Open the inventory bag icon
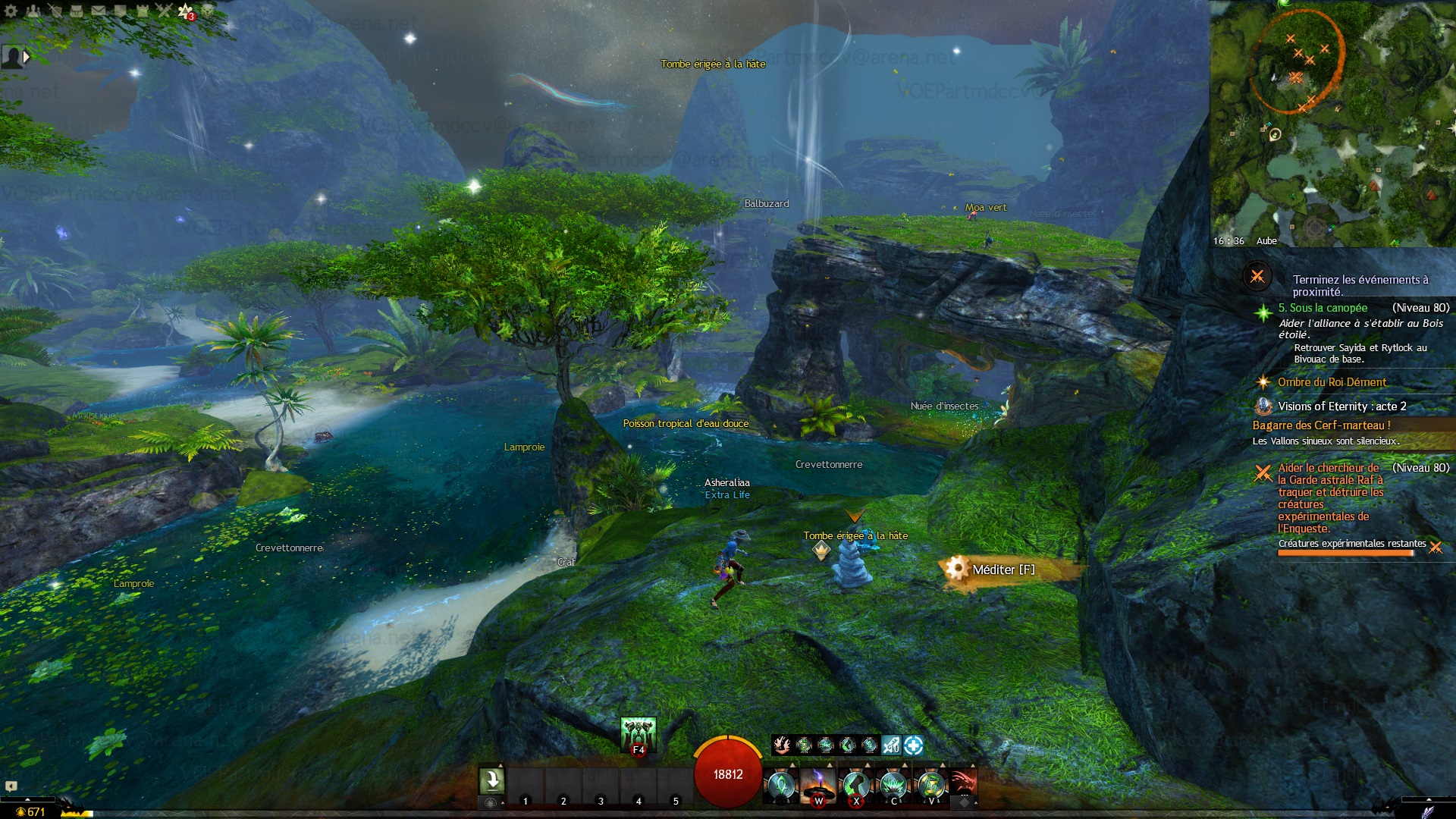 click(x=77, y=11)
